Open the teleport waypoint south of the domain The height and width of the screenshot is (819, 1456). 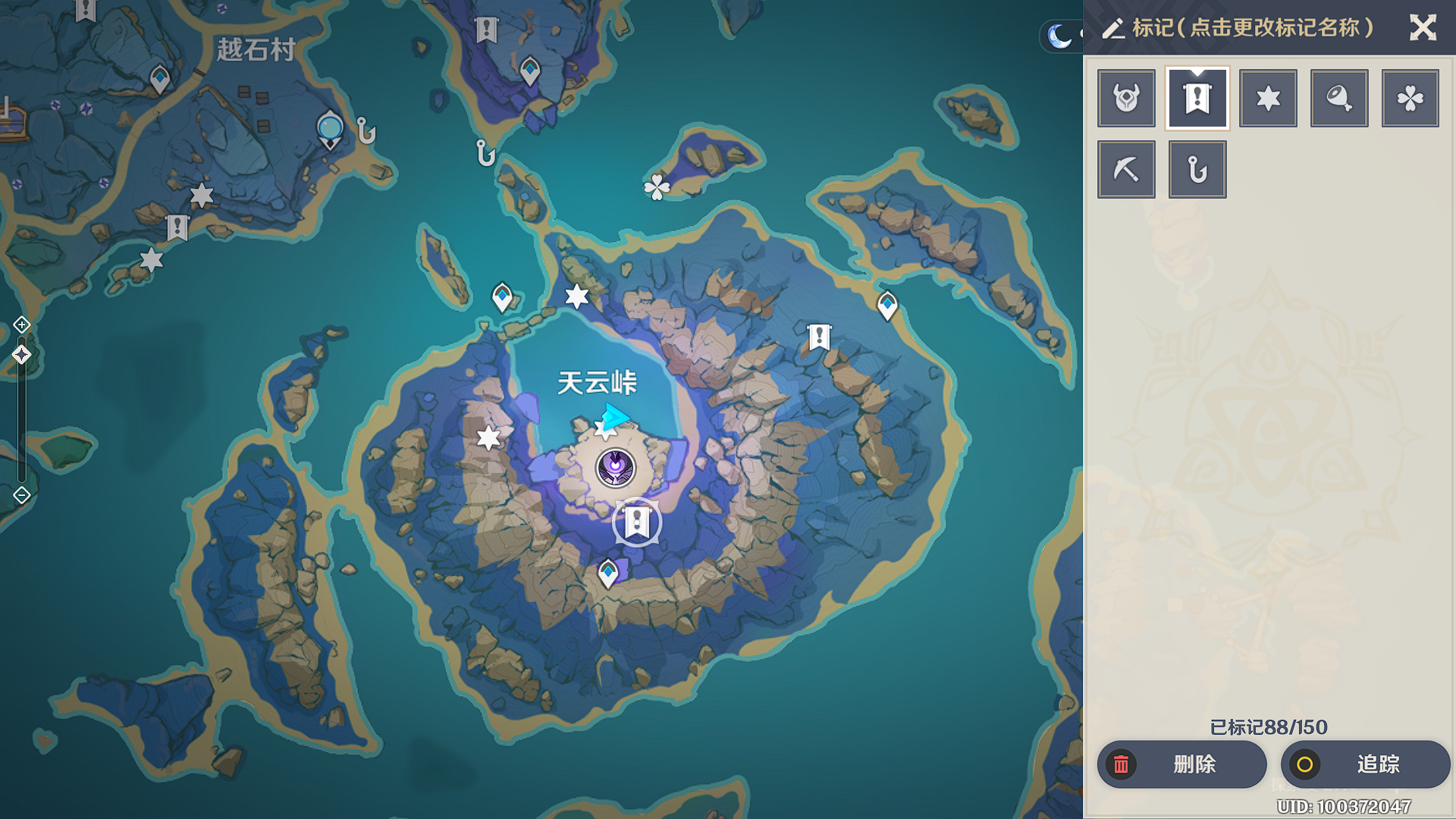(608, 573)
